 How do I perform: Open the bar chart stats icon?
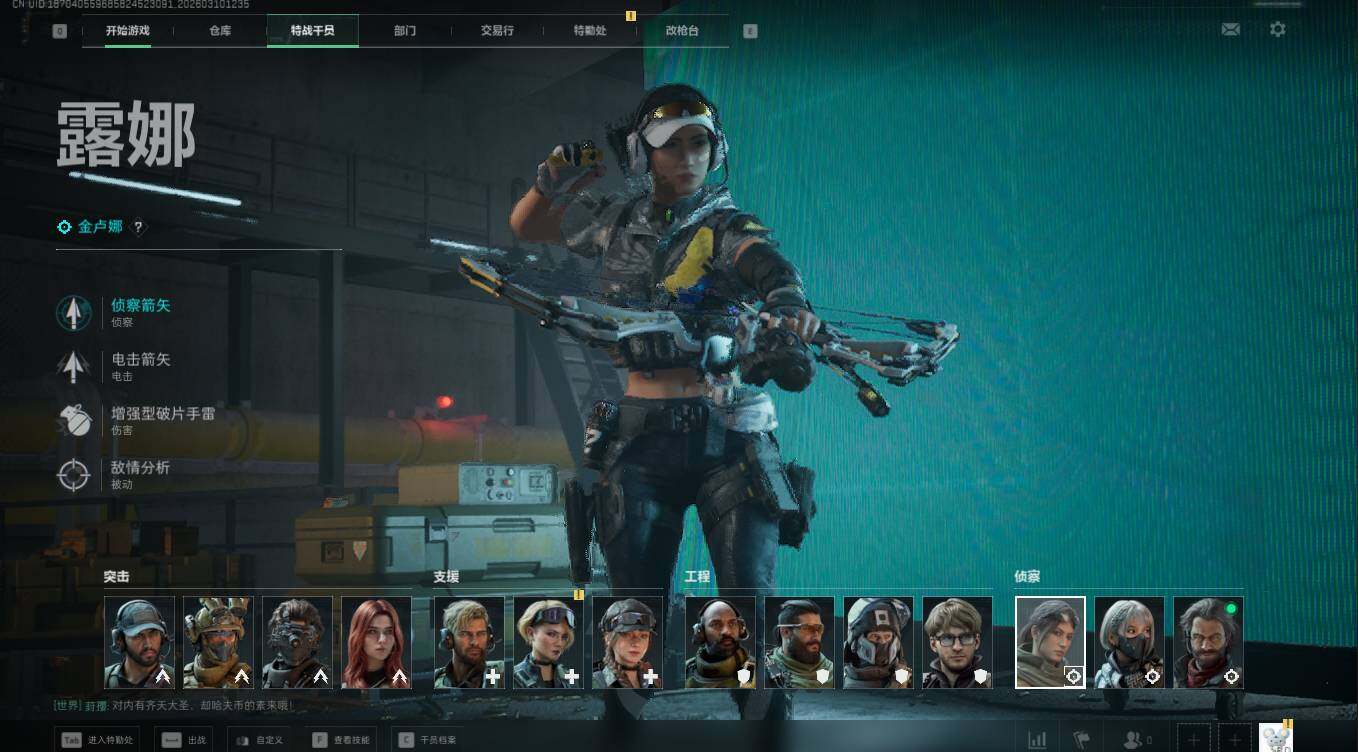click(1038, 740)
